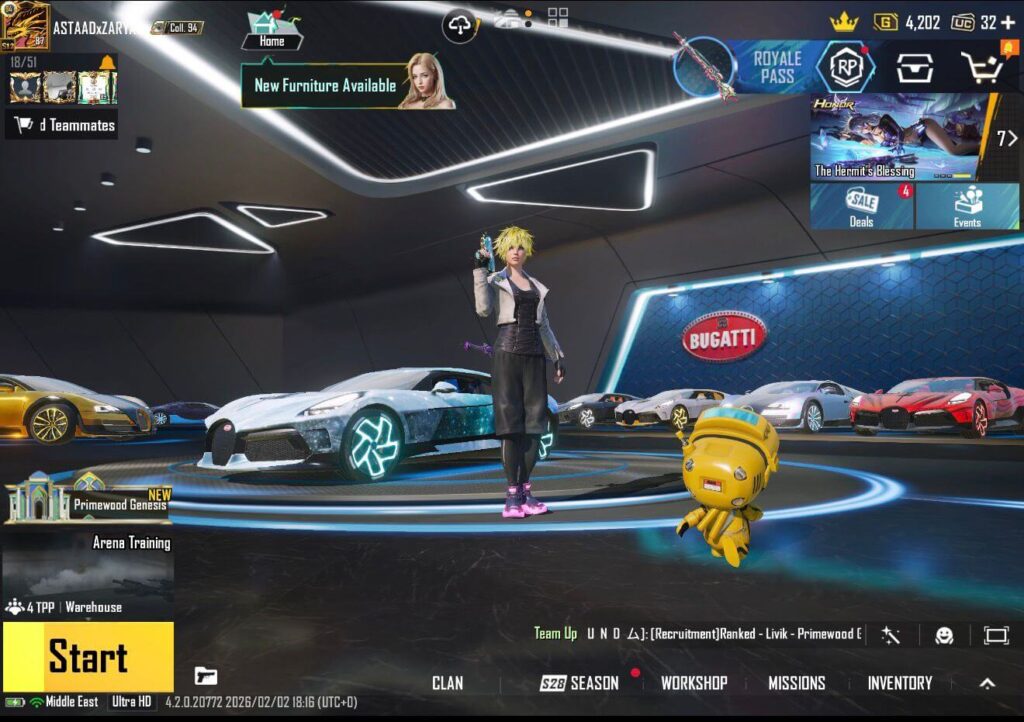Open the Deals sale panel
The width and height of the screenshot is (1024, 722).
point(861,207)
